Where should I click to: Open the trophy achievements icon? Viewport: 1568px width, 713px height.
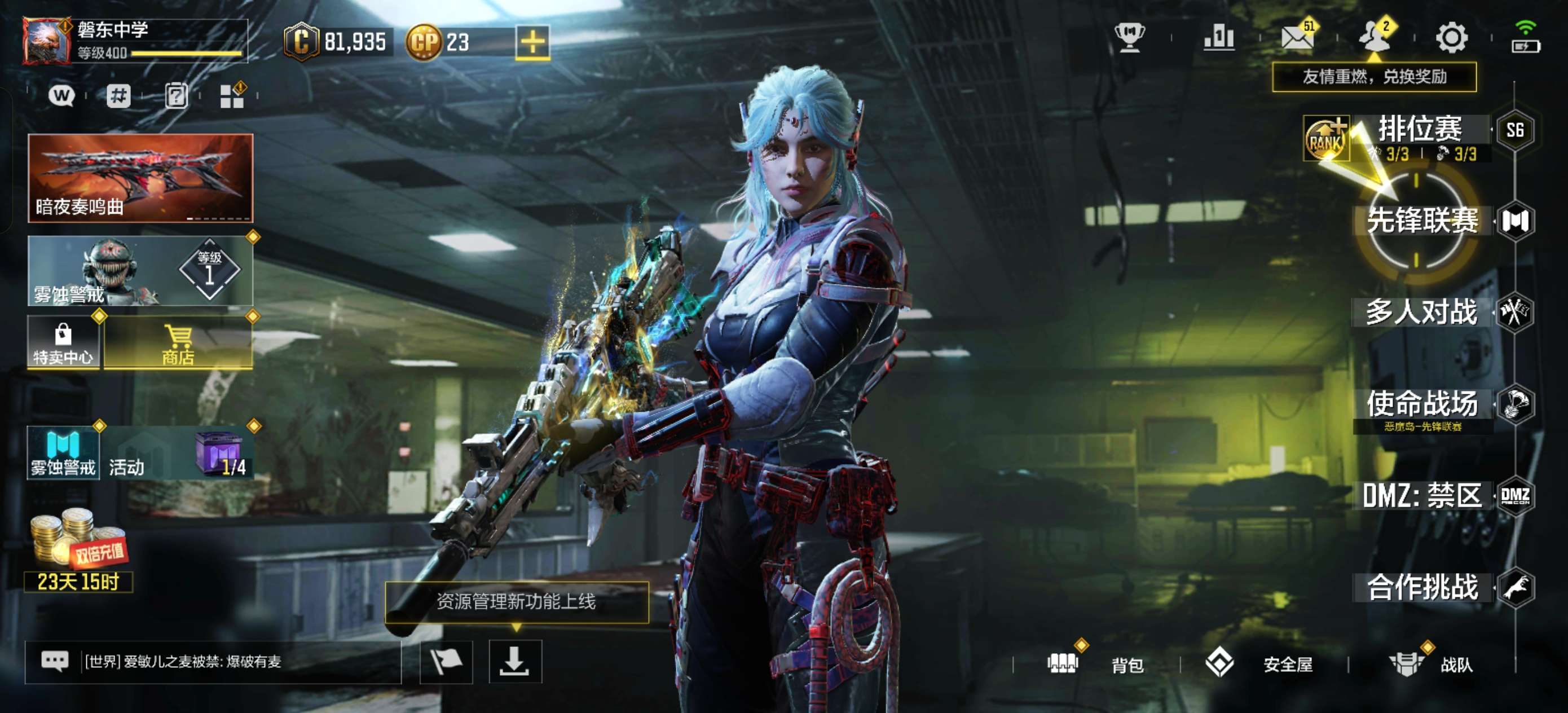coord(1129,38)
